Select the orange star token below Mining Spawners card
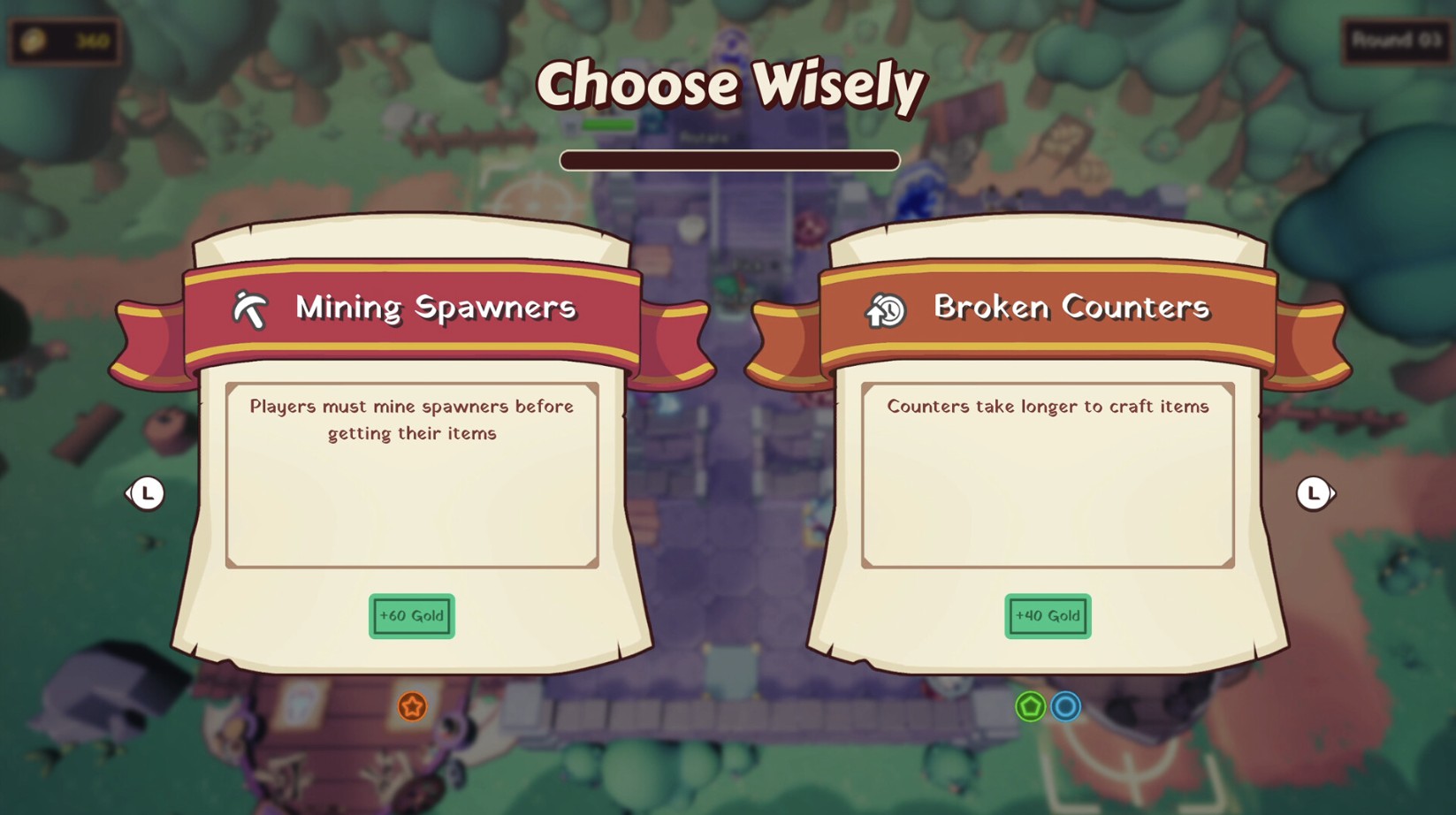Viewport: 1456px width, 815px height. click(410, 706)
